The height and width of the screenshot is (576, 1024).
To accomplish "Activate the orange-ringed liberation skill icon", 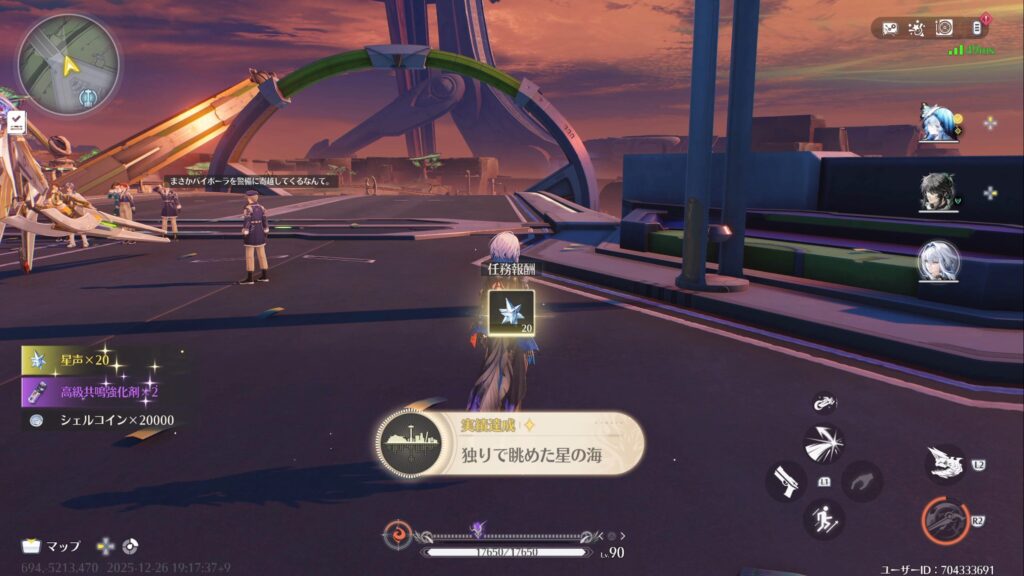I will 944,520.
